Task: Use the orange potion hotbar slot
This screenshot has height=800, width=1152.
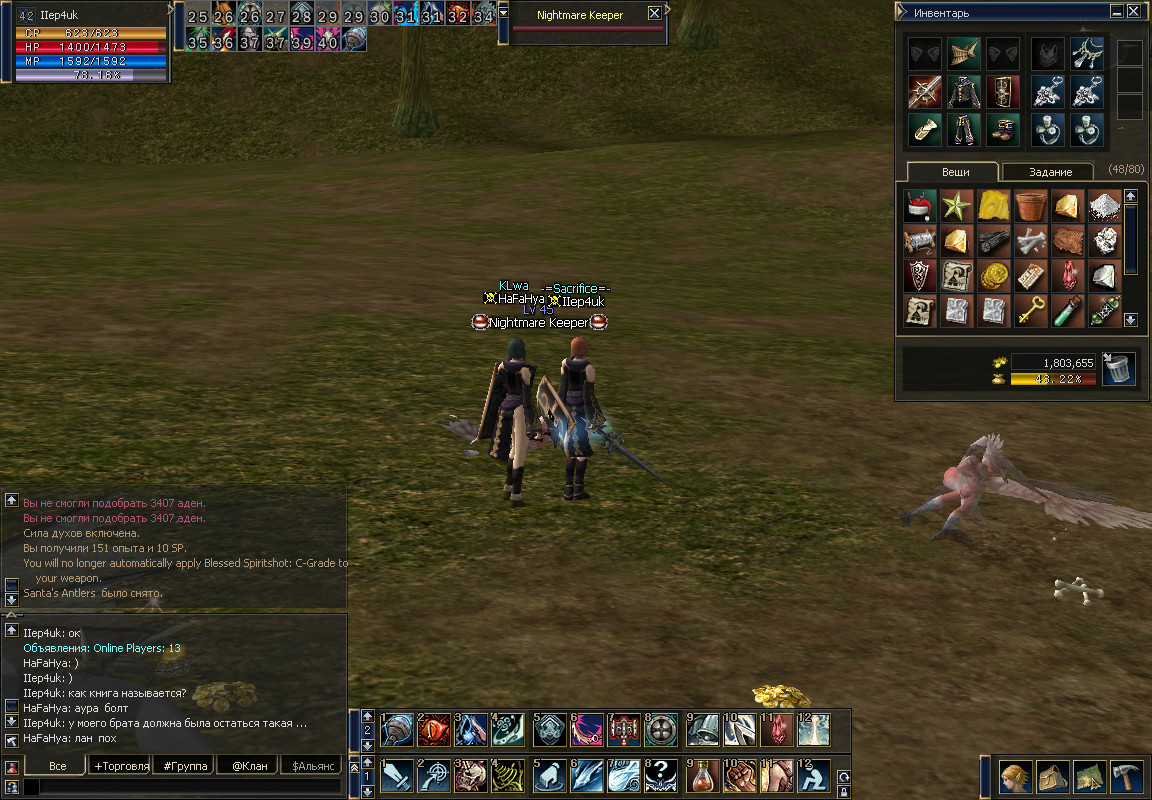Action: (703, 774)
